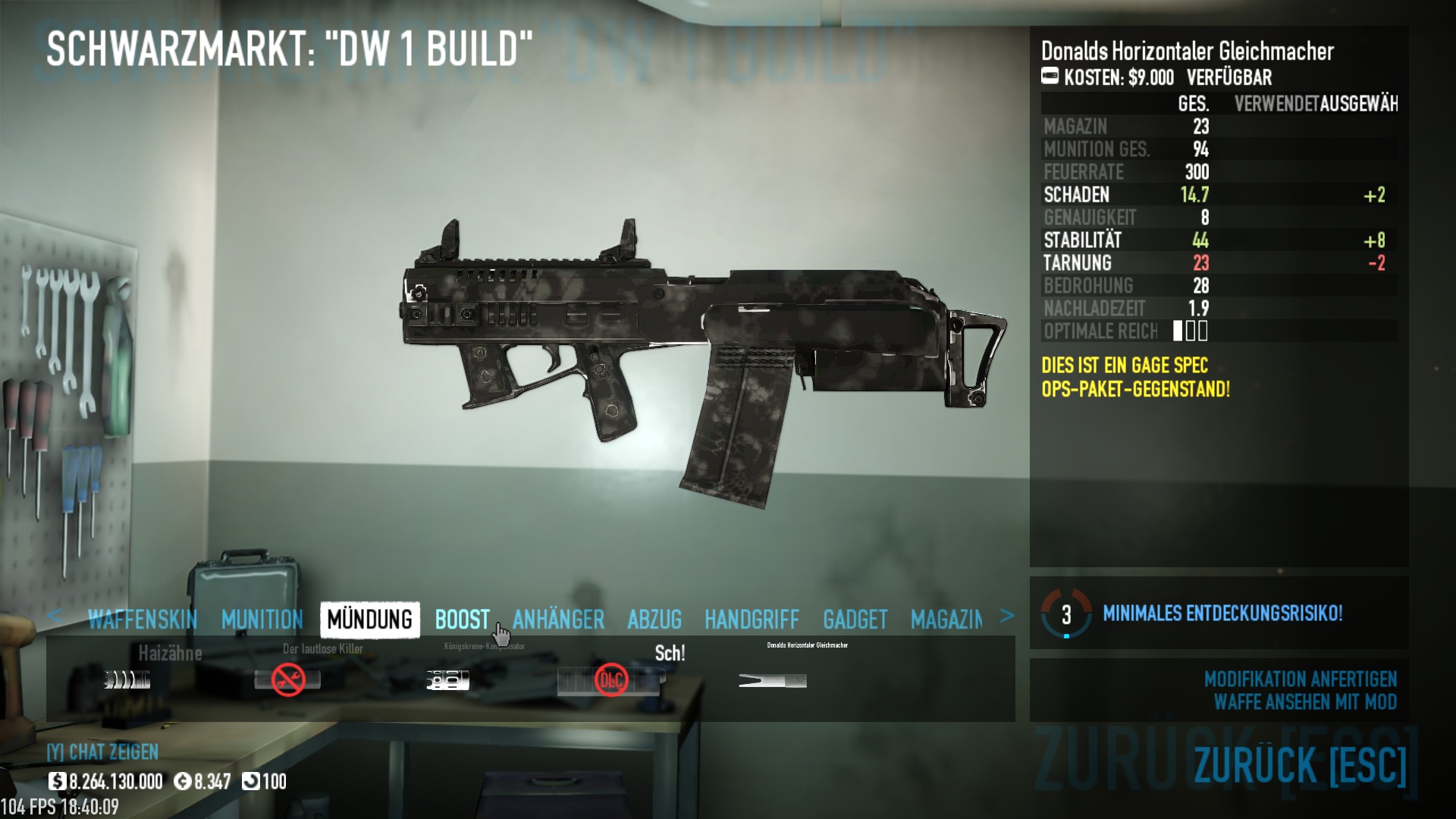Viewport: 1456px width, 819px height.
Task: Open the Anhänger tab
Action: (x=558, y=620)
